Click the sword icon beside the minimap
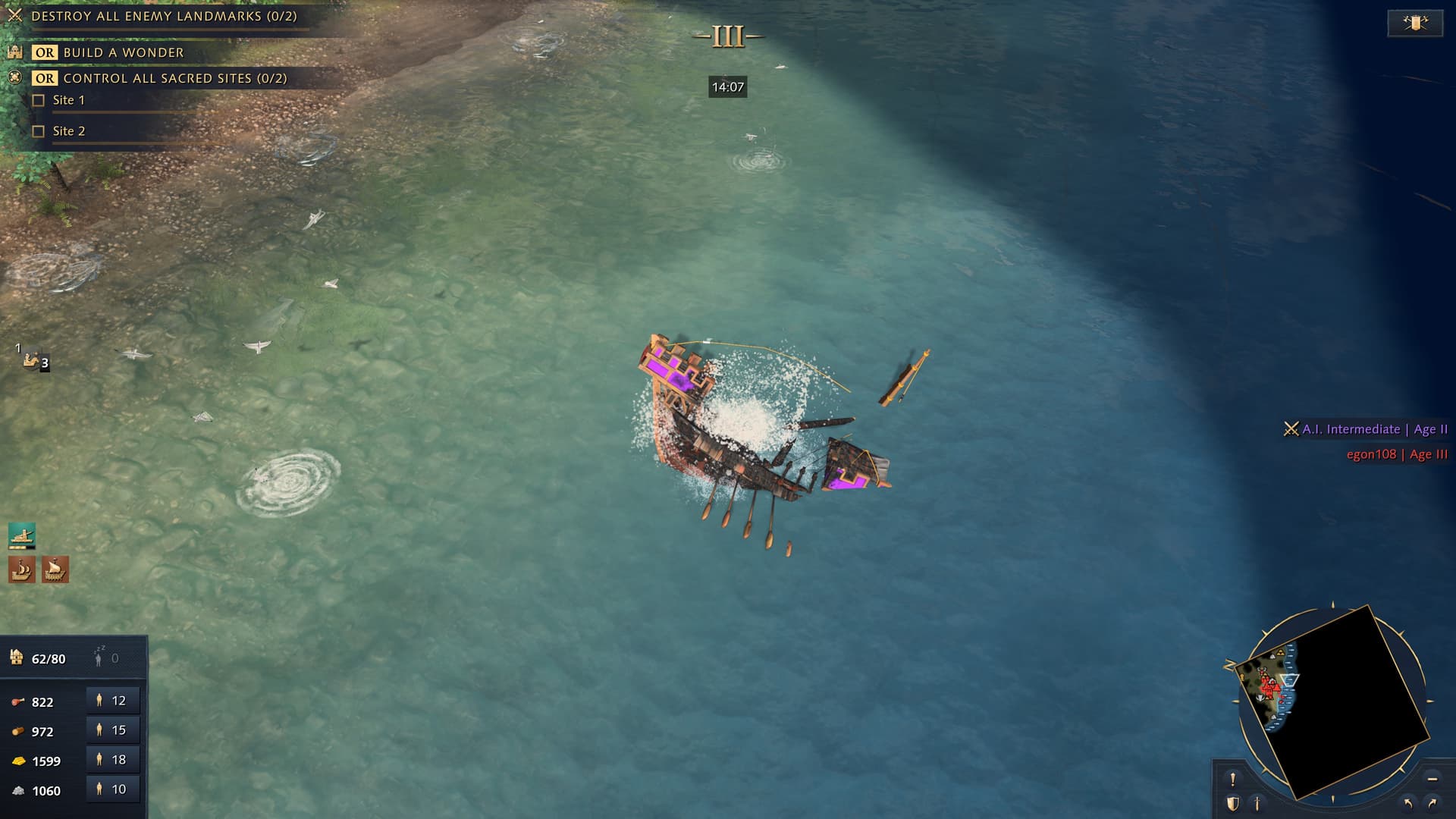The image size is (1456, 819). click(x=1257, y=803)
